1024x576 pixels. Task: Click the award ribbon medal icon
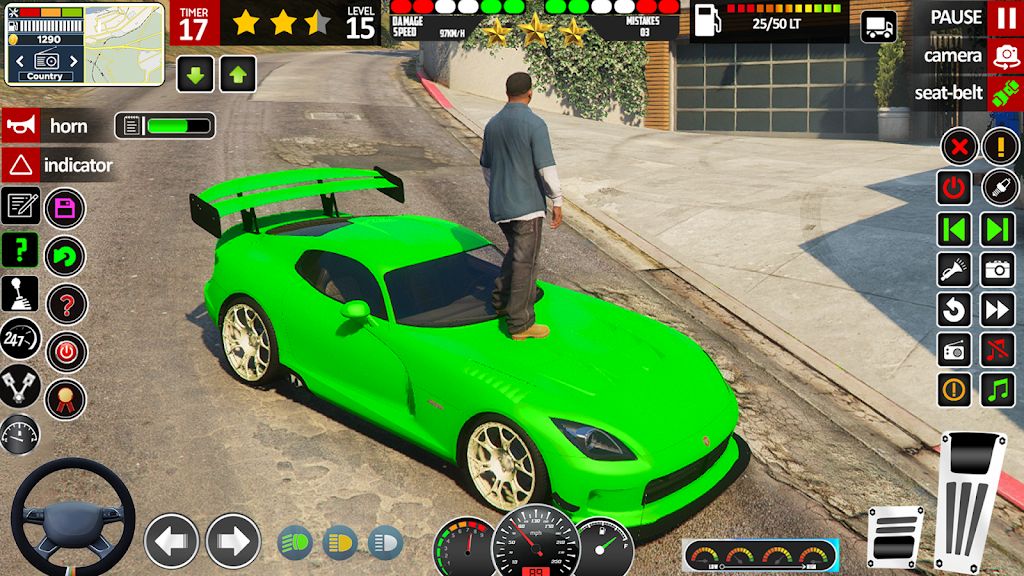click(x=66, y=399)
